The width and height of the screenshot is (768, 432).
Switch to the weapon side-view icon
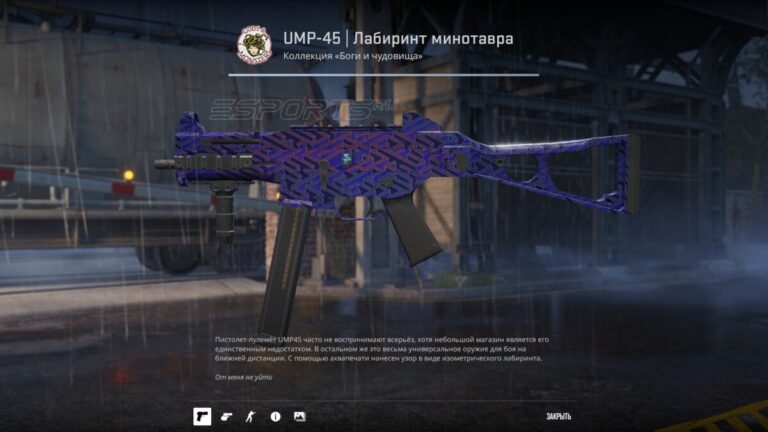[x=227, y=416]
